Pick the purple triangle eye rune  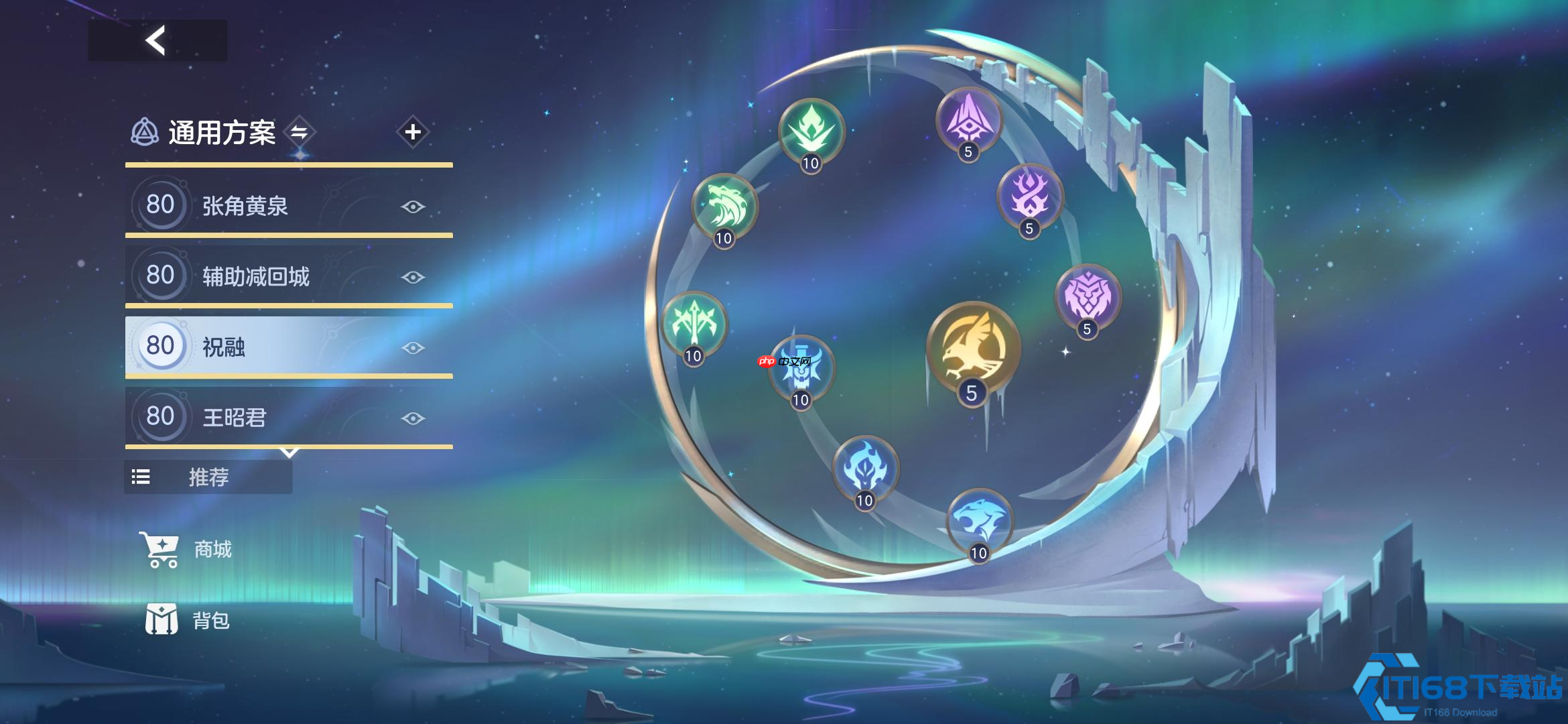pos(968,119)
